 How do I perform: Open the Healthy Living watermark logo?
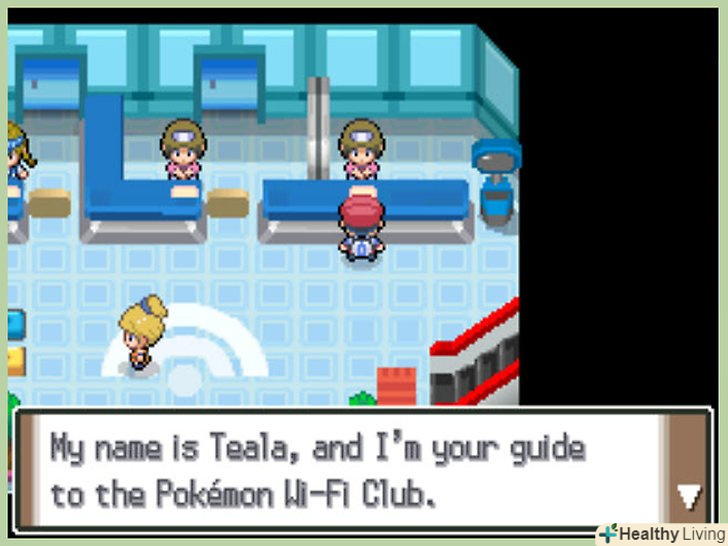coord(660,534)
